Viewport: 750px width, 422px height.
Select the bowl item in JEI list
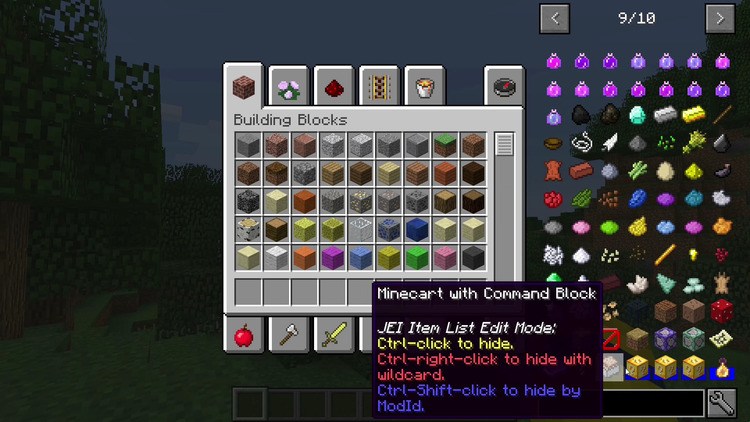553,143
